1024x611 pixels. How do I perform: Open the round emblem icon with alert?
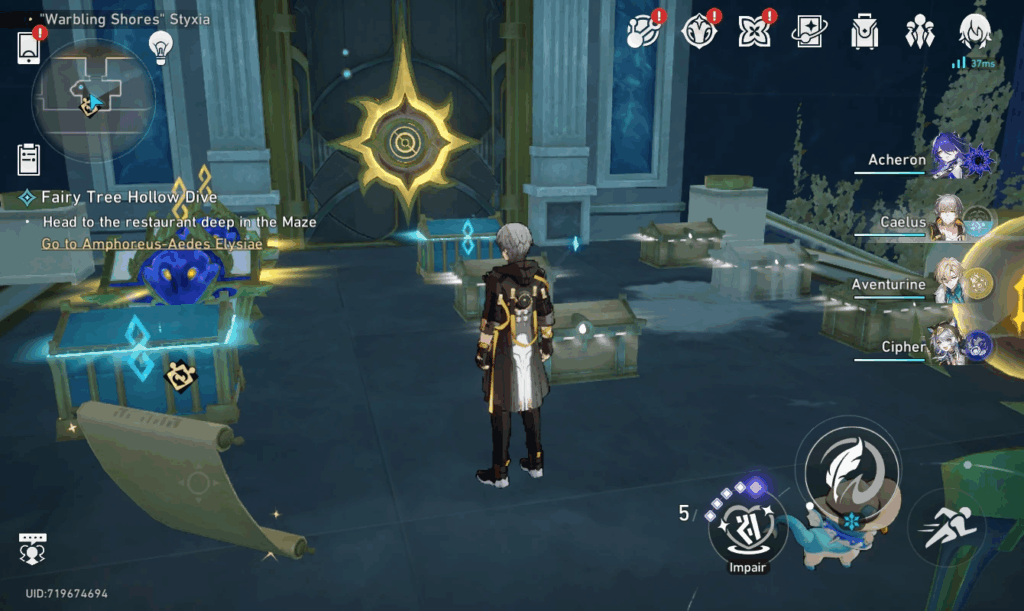pos(697,31)
